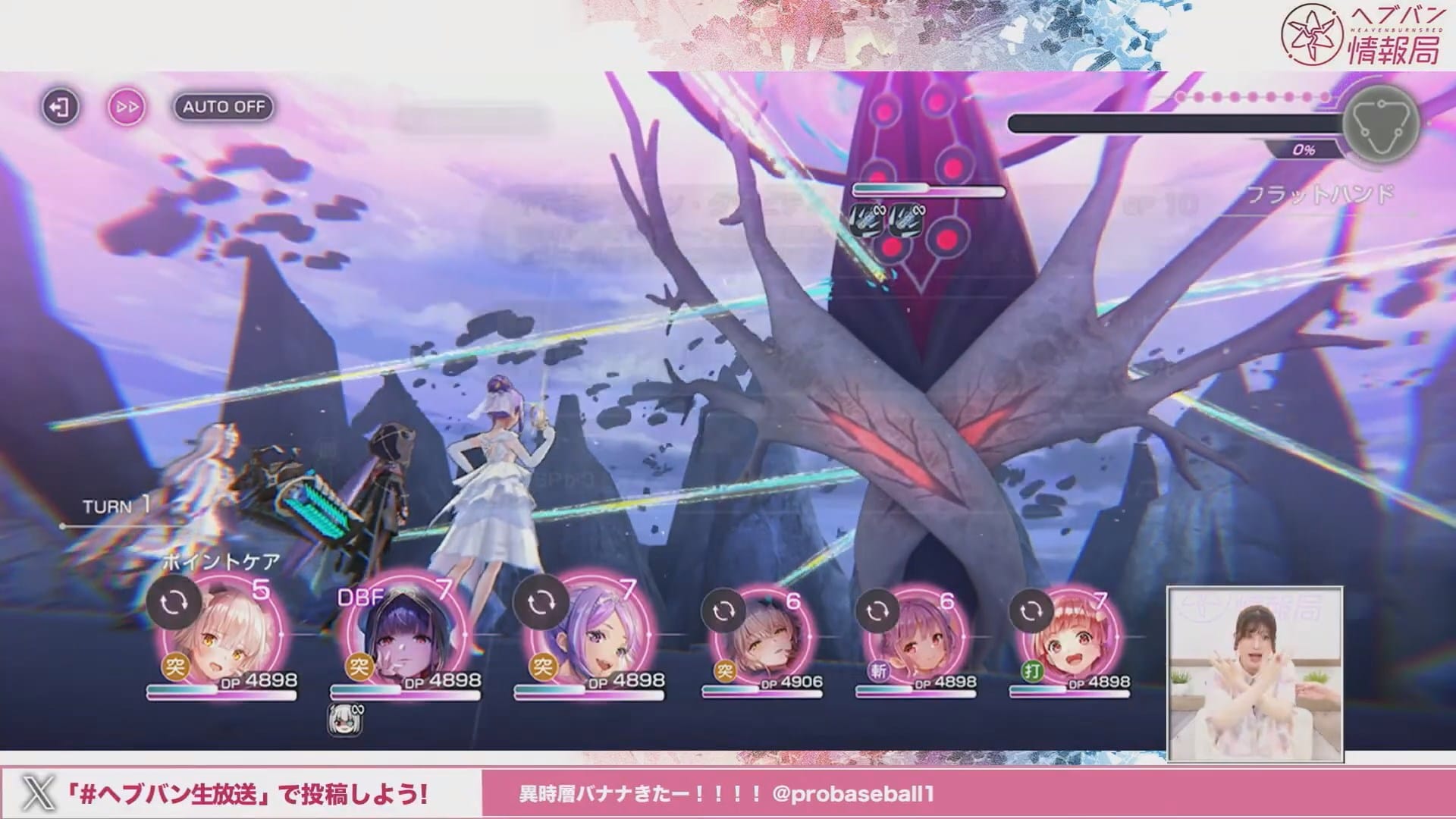This screenshot has height=819, width=1456.
Task: Toggle the AUTO OFF button
Action: [224, 107]
